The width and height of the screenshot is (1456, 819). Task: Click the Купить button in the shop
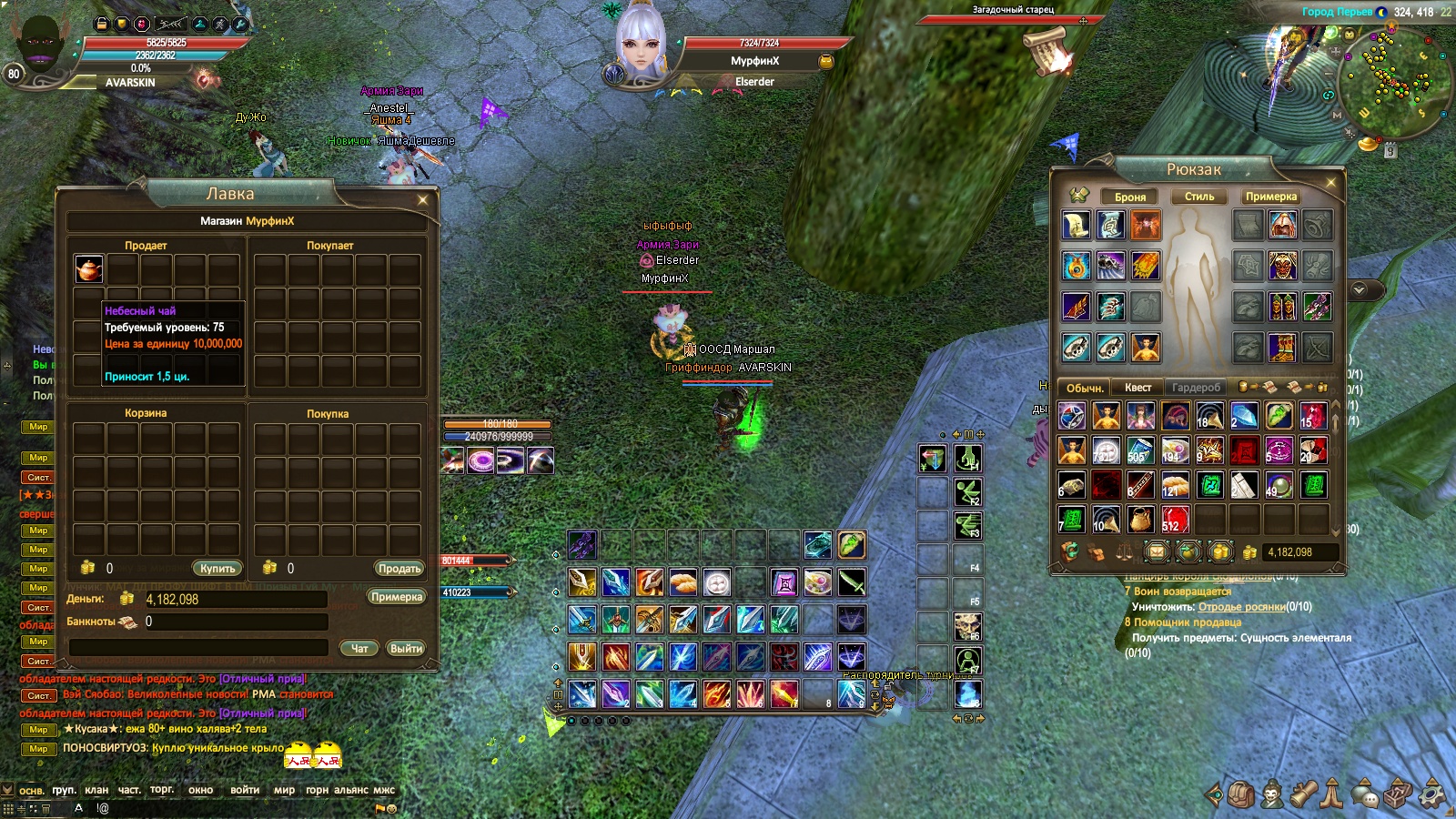(x=217, y=568)
